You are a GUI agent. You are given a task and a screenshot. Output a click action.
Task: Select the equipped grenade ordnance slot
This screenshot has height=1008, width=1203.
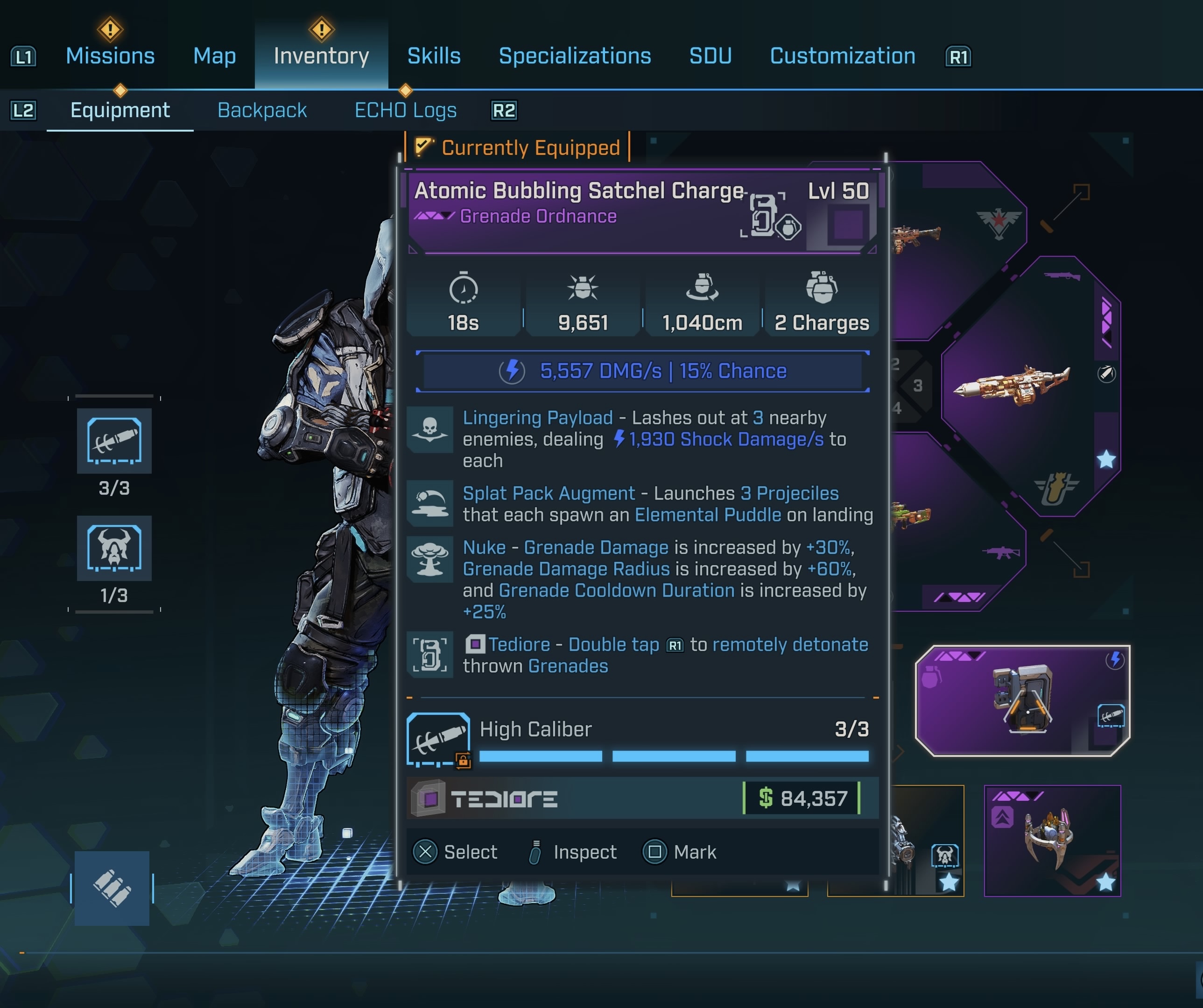click(x=1022, y=700)
